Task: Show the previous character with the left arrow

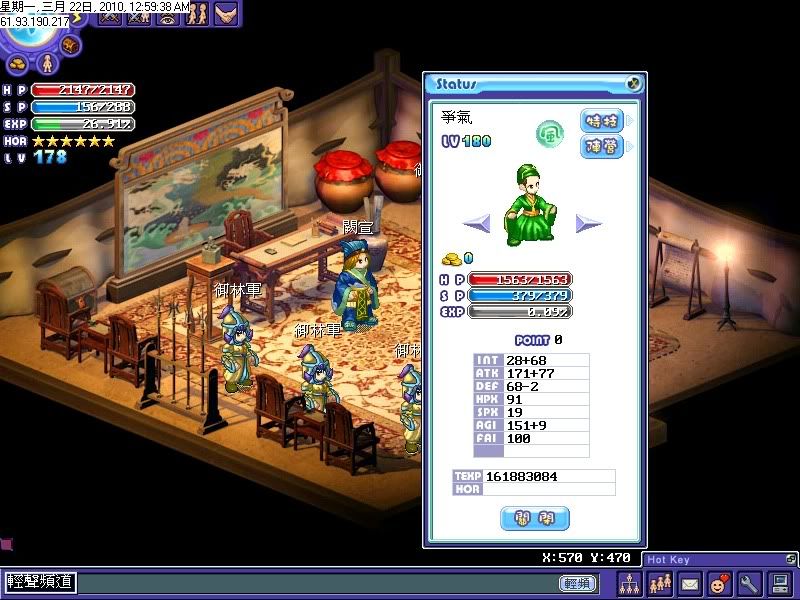Action: click(477, 224)
